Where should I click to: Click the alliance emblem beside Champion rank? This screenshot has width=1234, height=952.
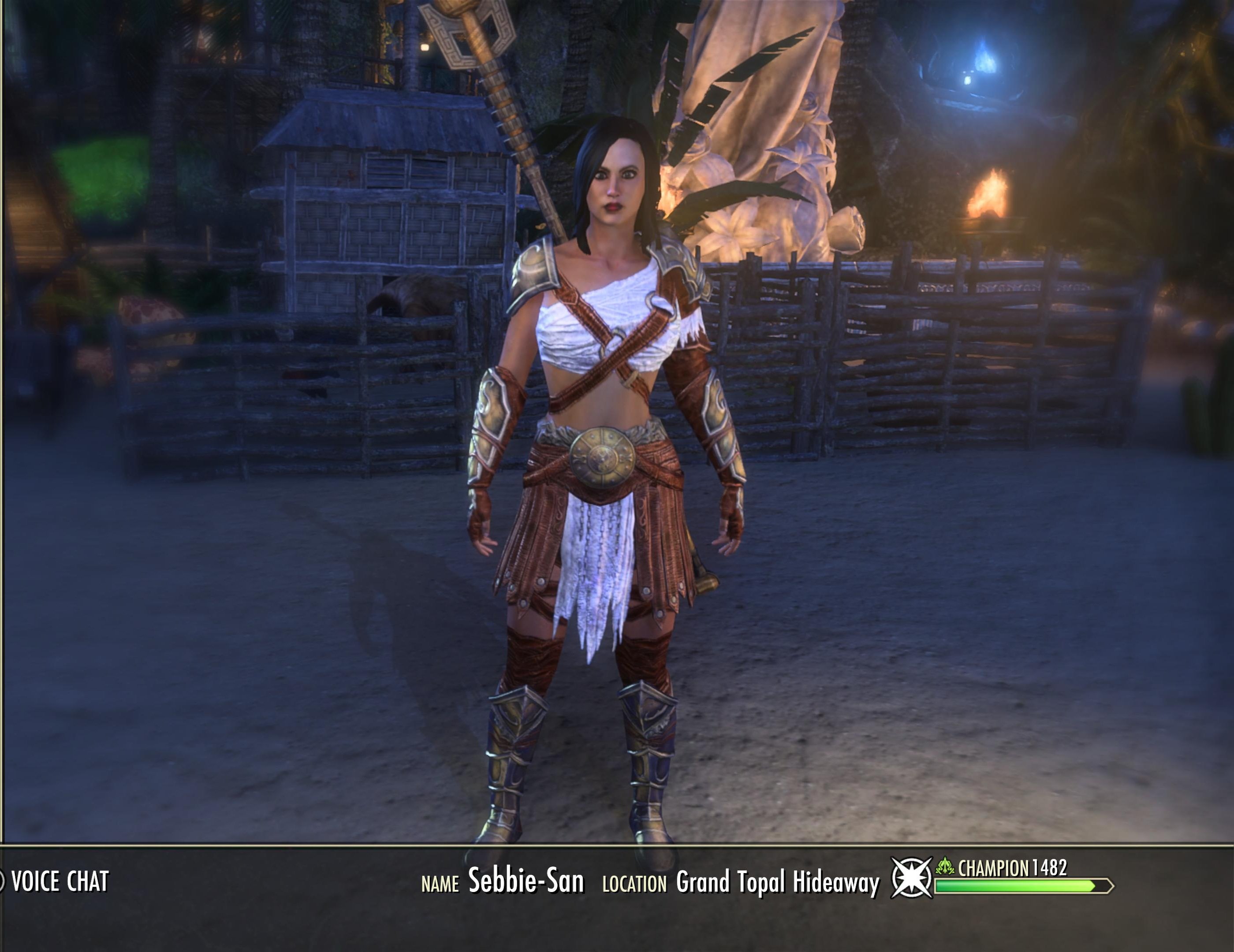click(x=911, y=878)
